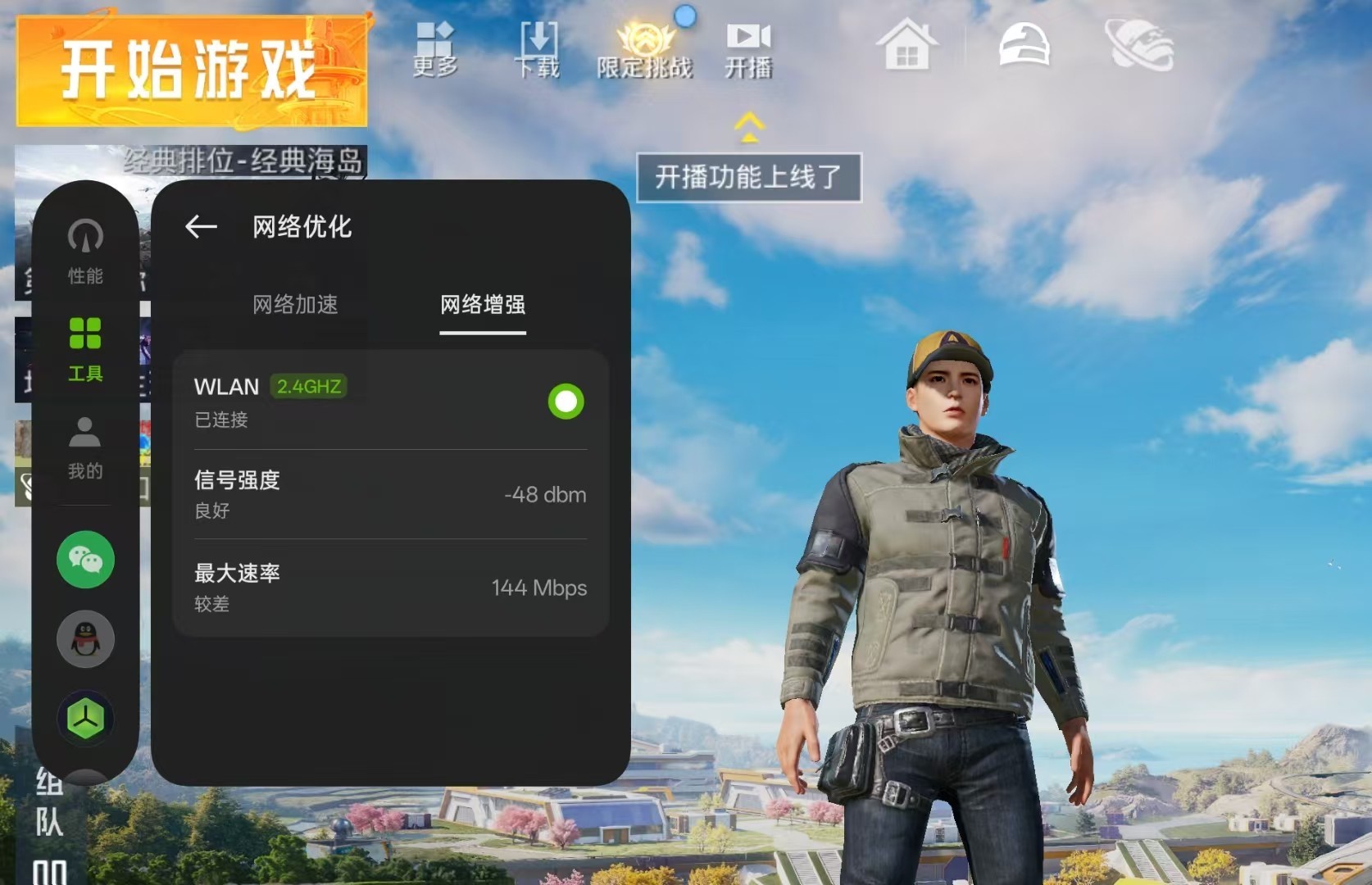The width and height of the screenshot is (1372, 885).
Task: Open the helmet inventory icon
Action: point(1023,47)
